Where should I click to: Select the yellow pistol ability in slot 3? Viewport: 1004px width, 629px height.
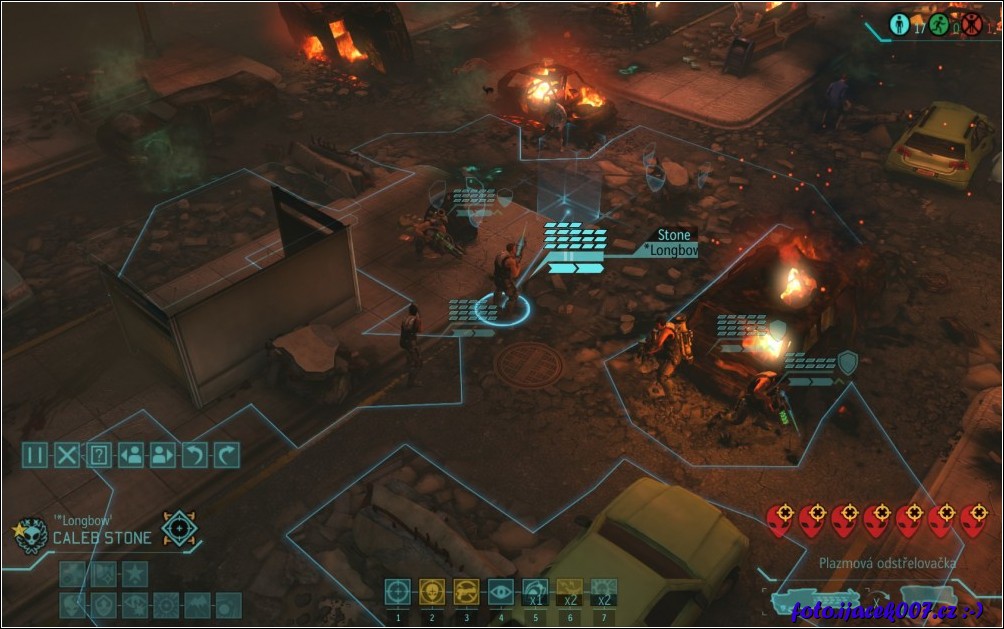(x=467, y=592)
